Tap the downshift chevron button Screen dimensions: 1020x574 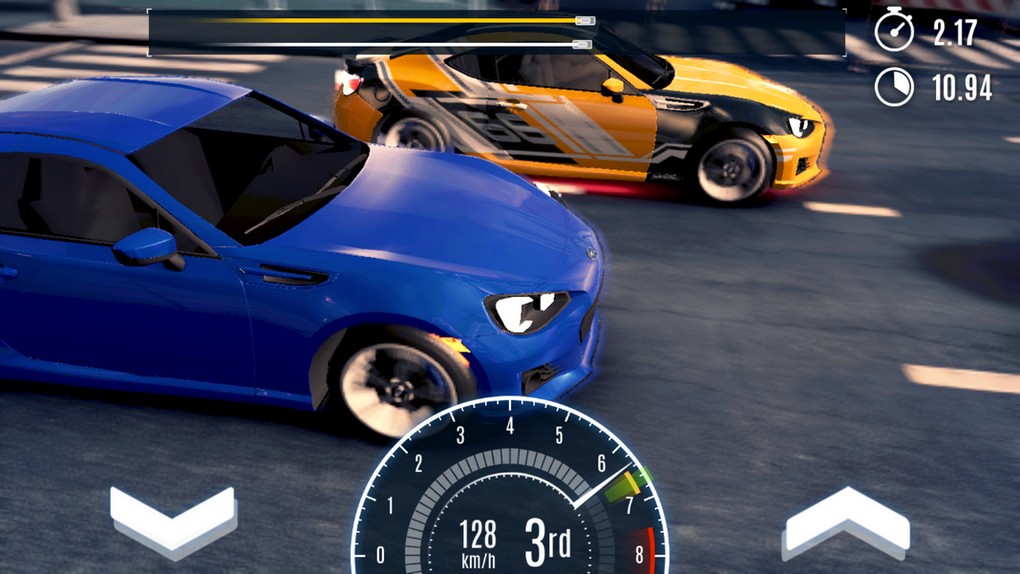point(173,520)
